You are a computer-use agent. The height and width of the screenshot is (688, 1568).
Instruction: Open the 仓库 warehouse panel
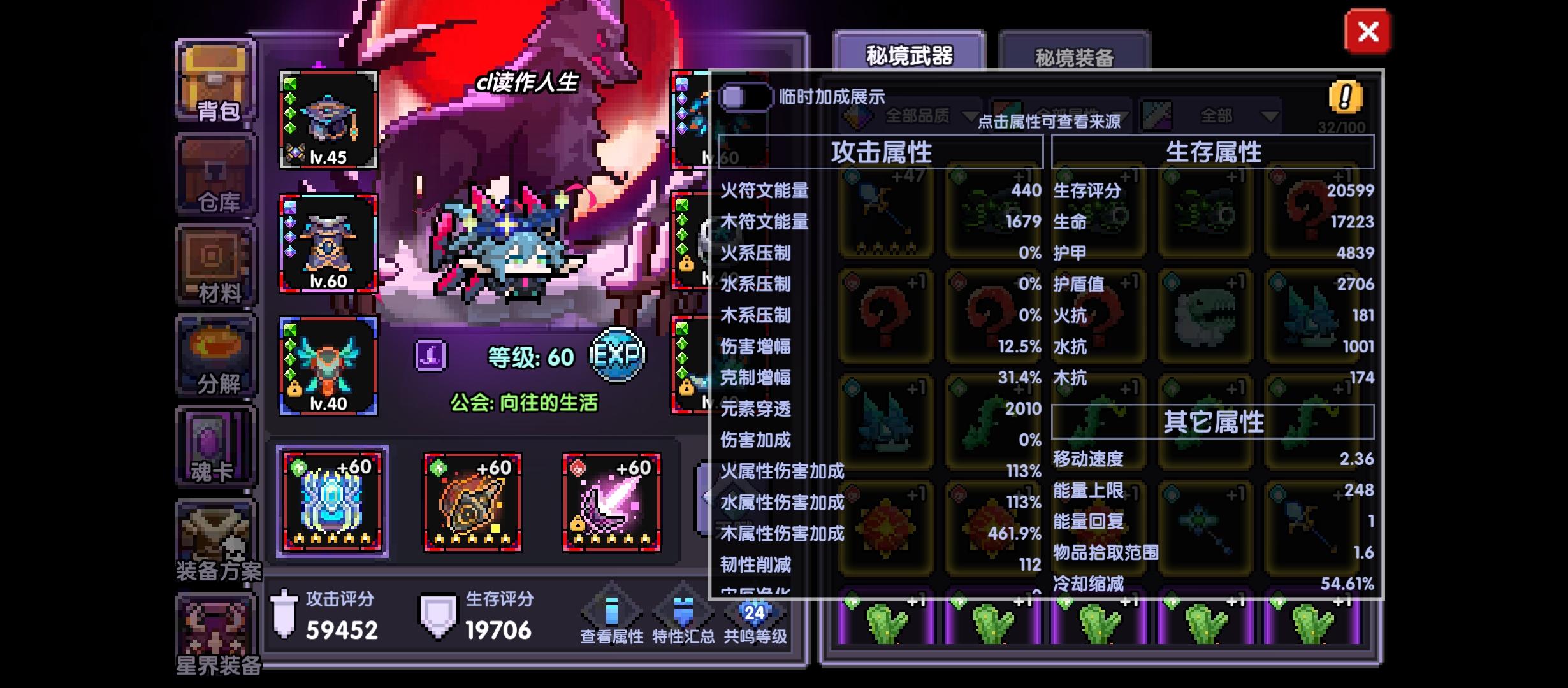215,172
